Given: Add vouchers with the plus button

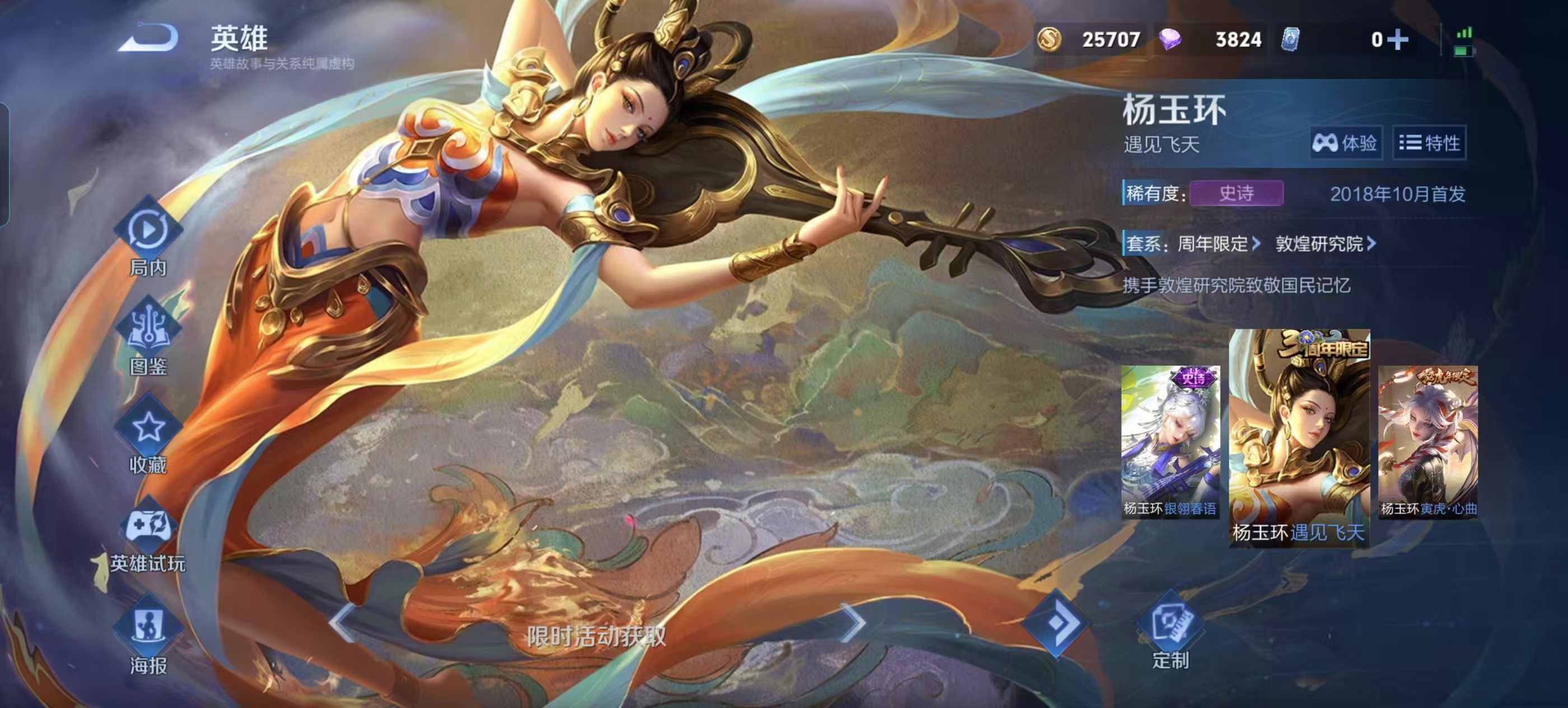Looking at the screenshot, I should [1398, 40].
